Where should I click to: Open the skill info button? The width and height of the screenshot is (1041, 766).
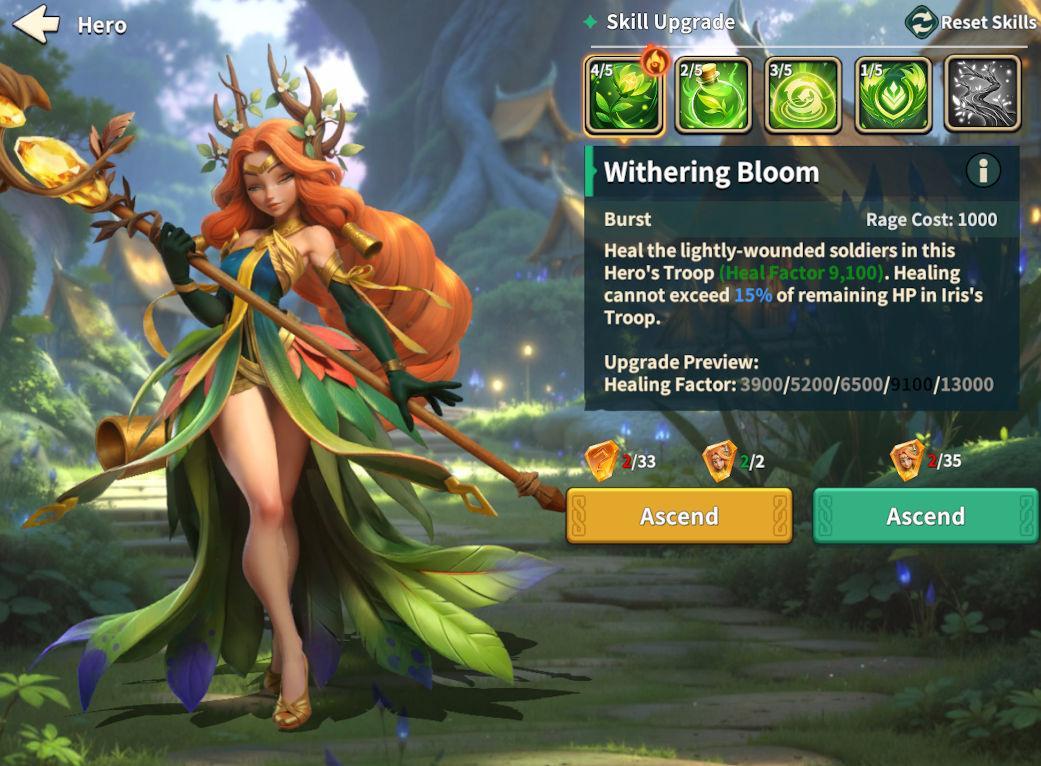(x=983, y=171)
